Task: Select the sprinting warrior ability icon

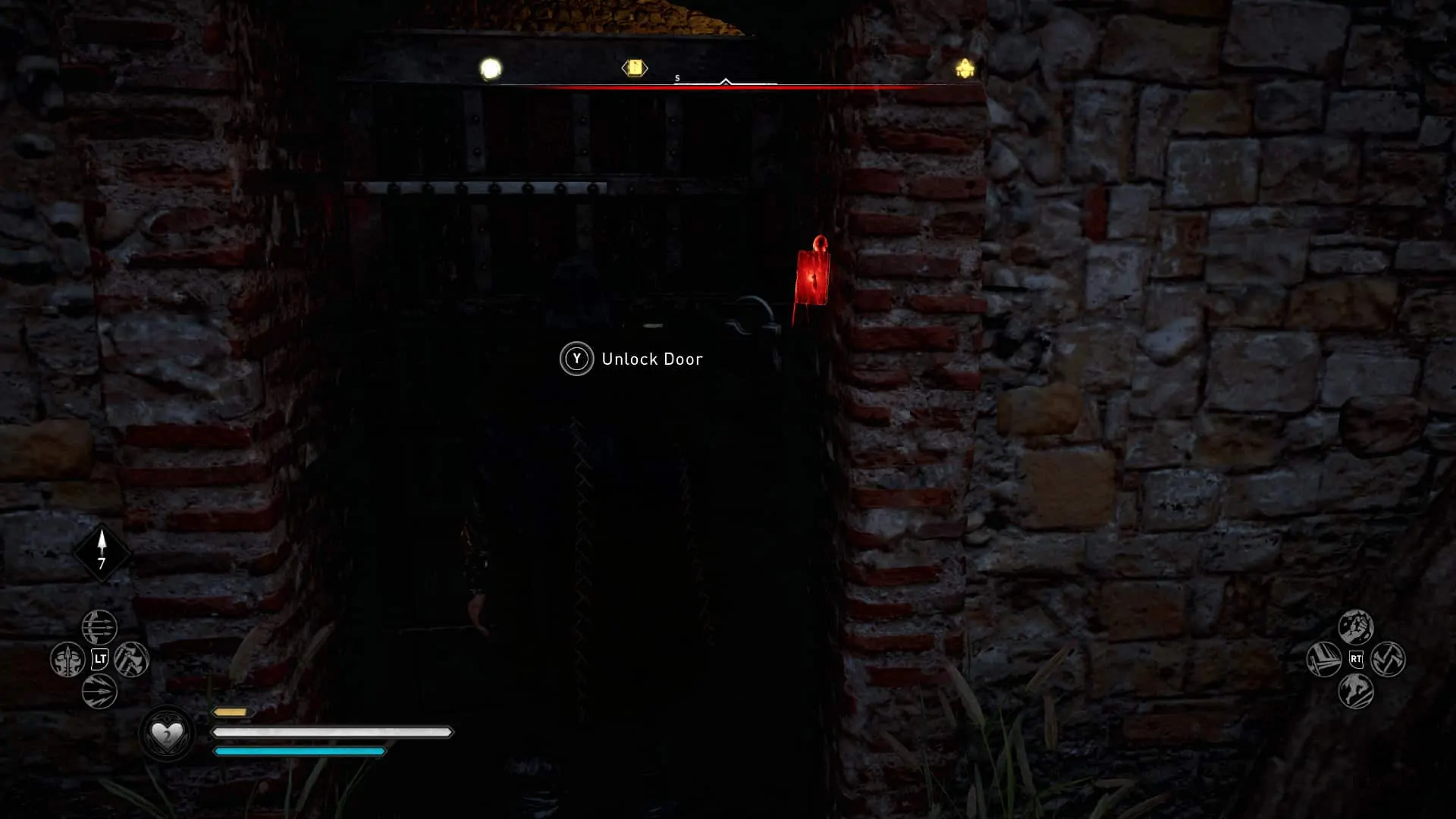Action: 1355,690
